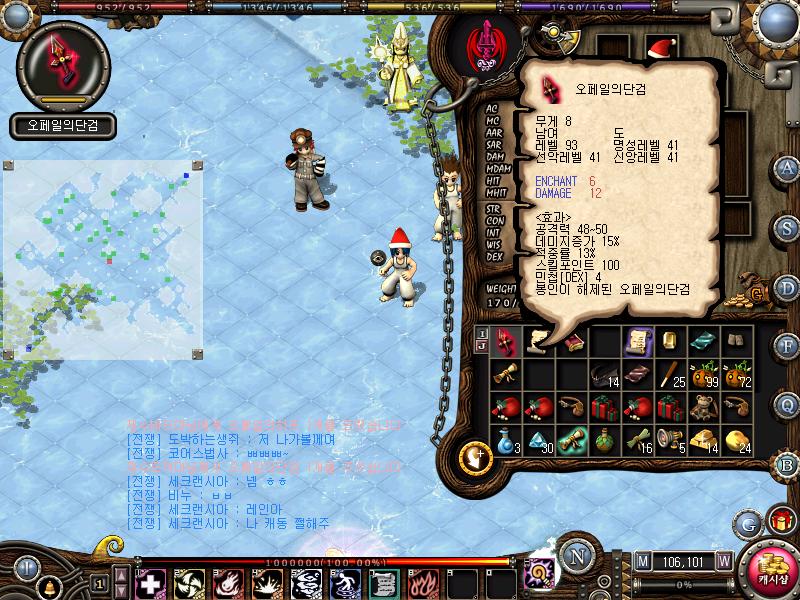Select the Opal dagger in the inventory
This screenshot has width=800, height=600.
505,342
